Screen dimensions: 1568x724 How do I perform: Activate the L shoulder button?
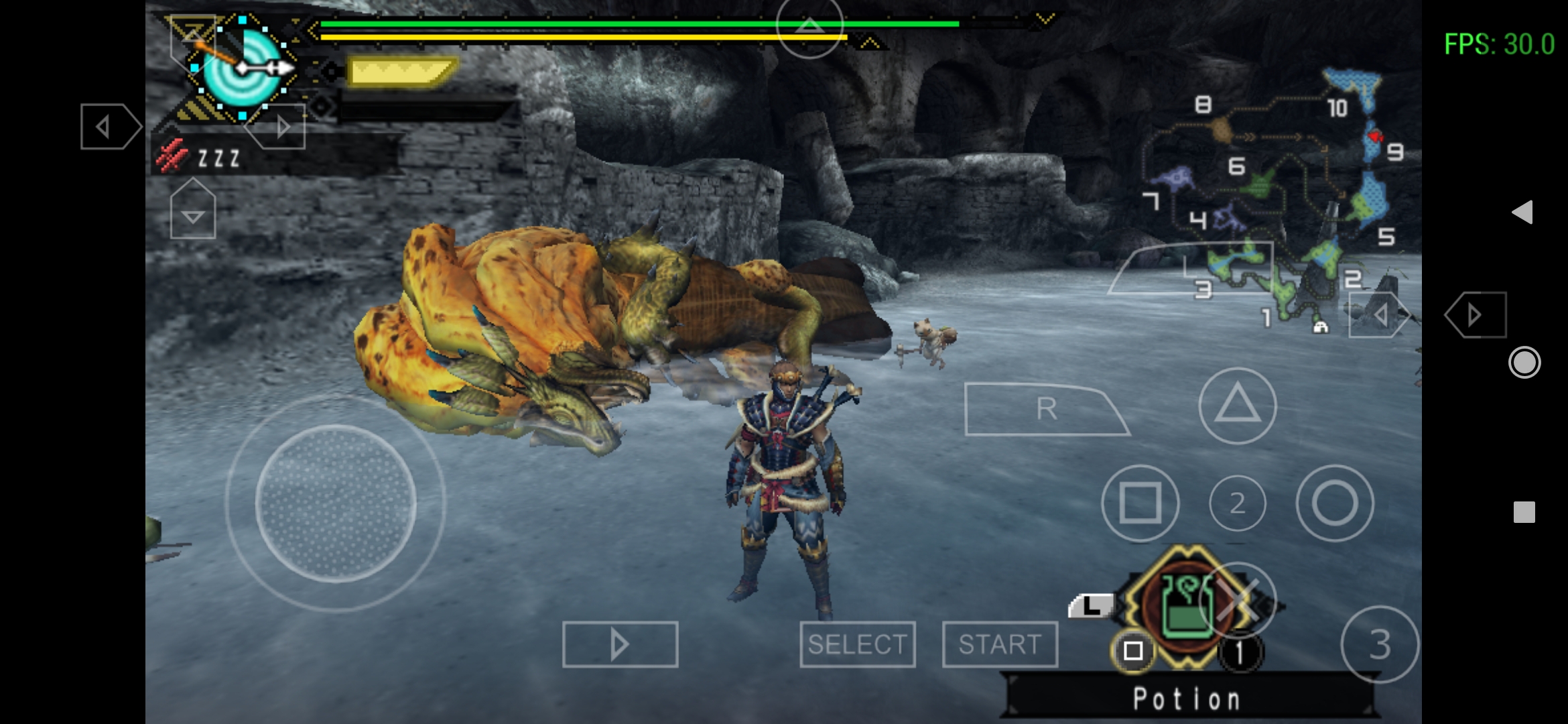(1090, 606)
